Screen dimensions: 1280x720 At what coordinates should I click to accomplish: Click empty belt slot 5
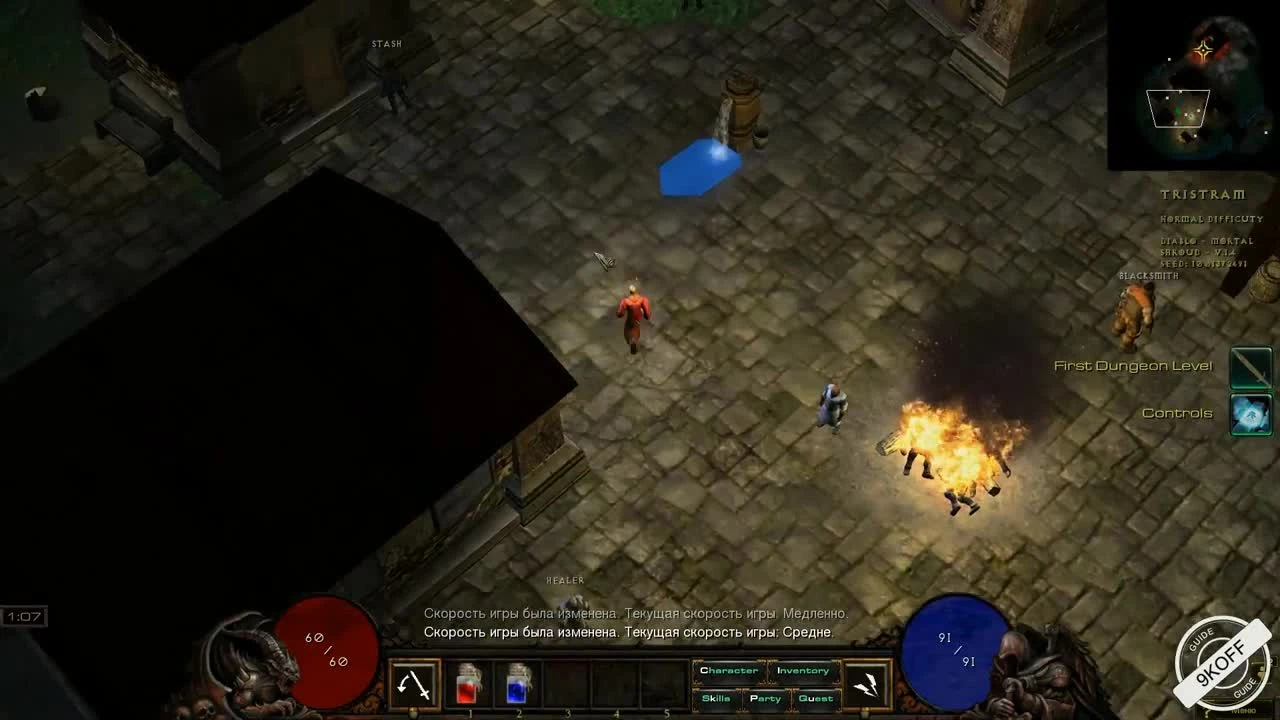coord(664,684)
